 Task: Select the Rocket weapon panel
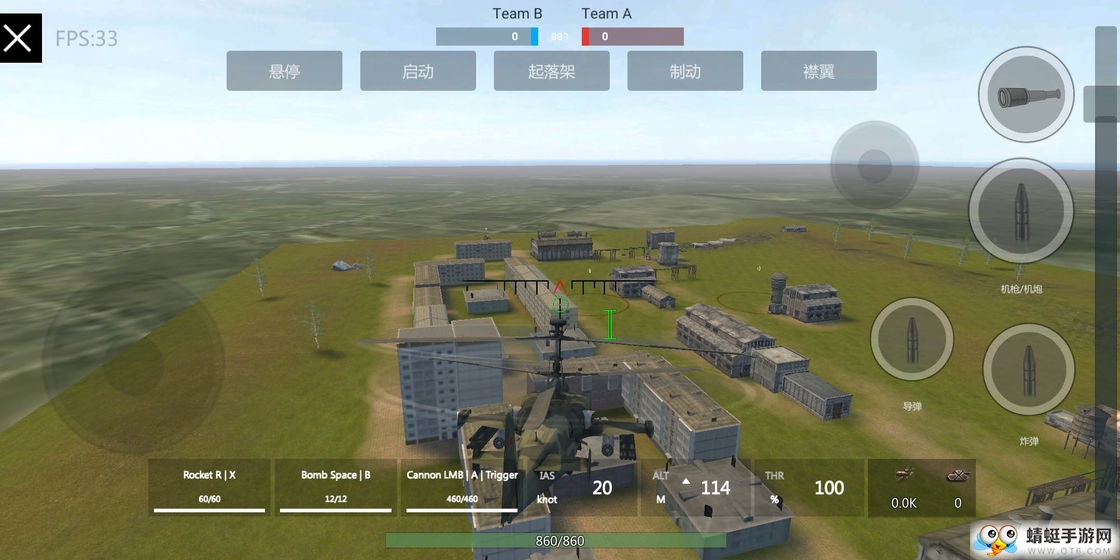(x=210, y=487)
